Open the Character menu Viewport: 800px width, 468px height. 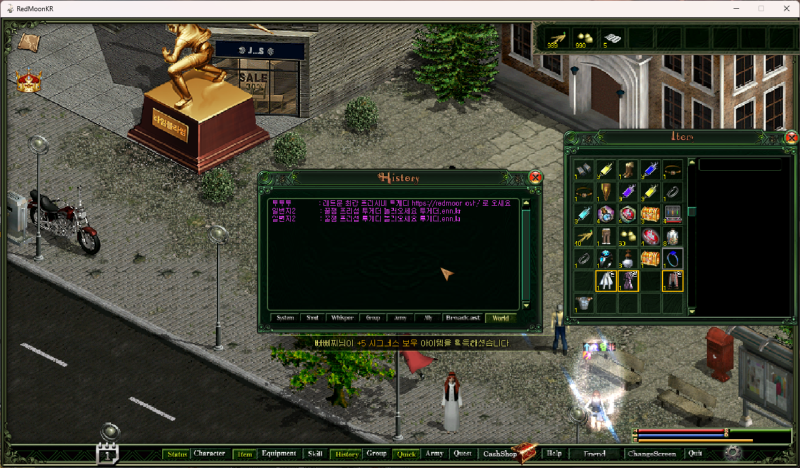click(209, 454)
